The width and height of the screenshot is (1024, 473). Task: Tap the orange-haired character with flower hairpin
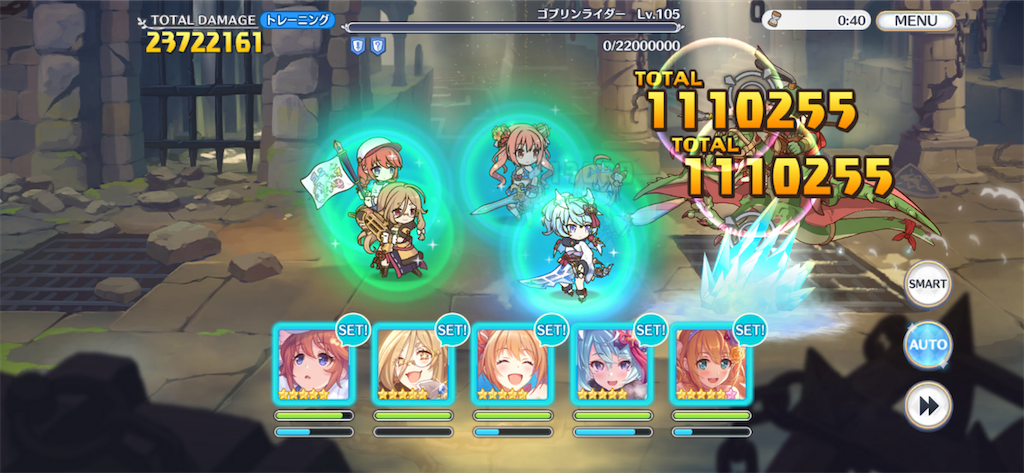coord(710,363)
